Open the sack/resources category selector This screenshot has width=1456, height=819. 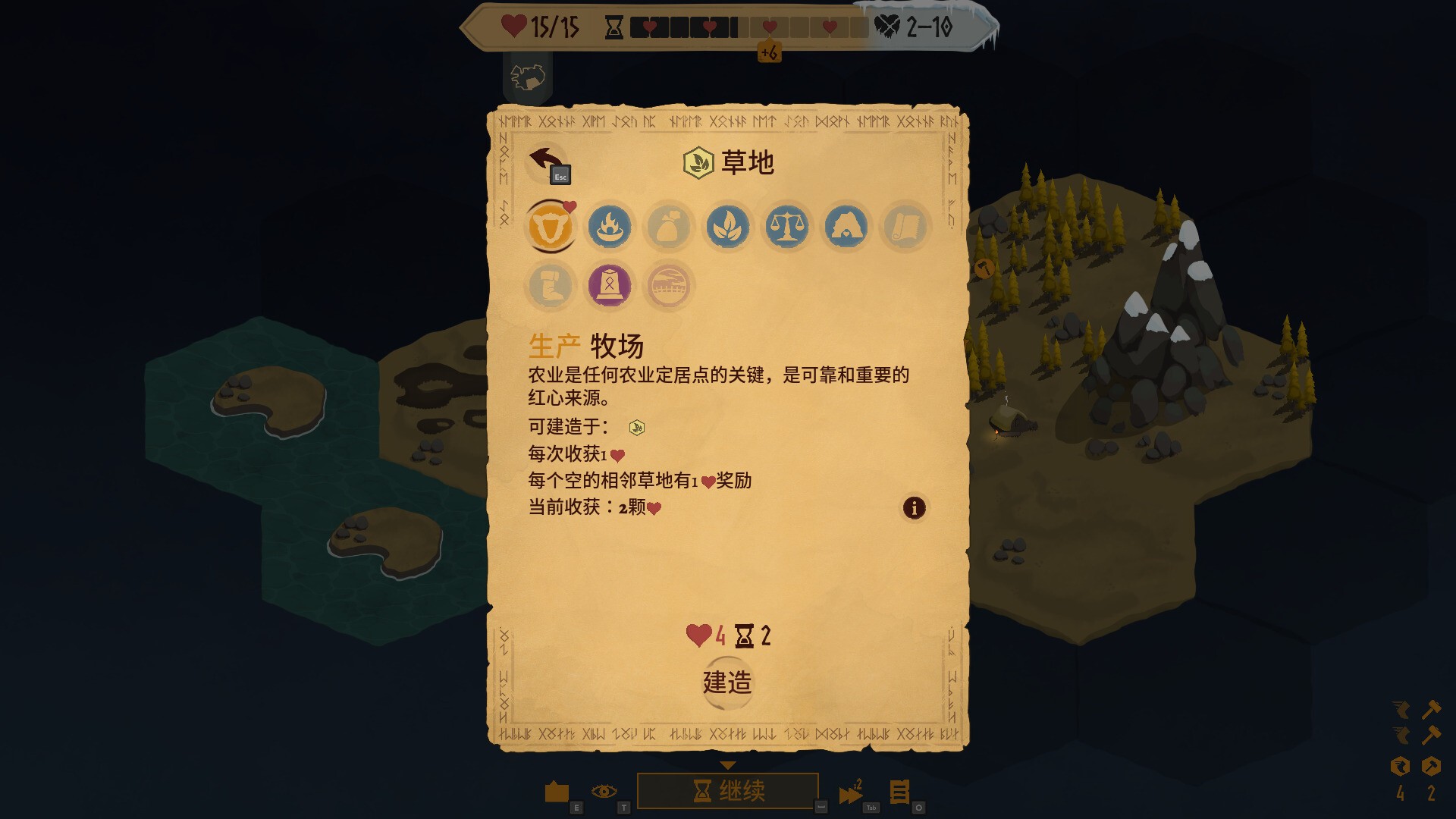tap(669, 227)
